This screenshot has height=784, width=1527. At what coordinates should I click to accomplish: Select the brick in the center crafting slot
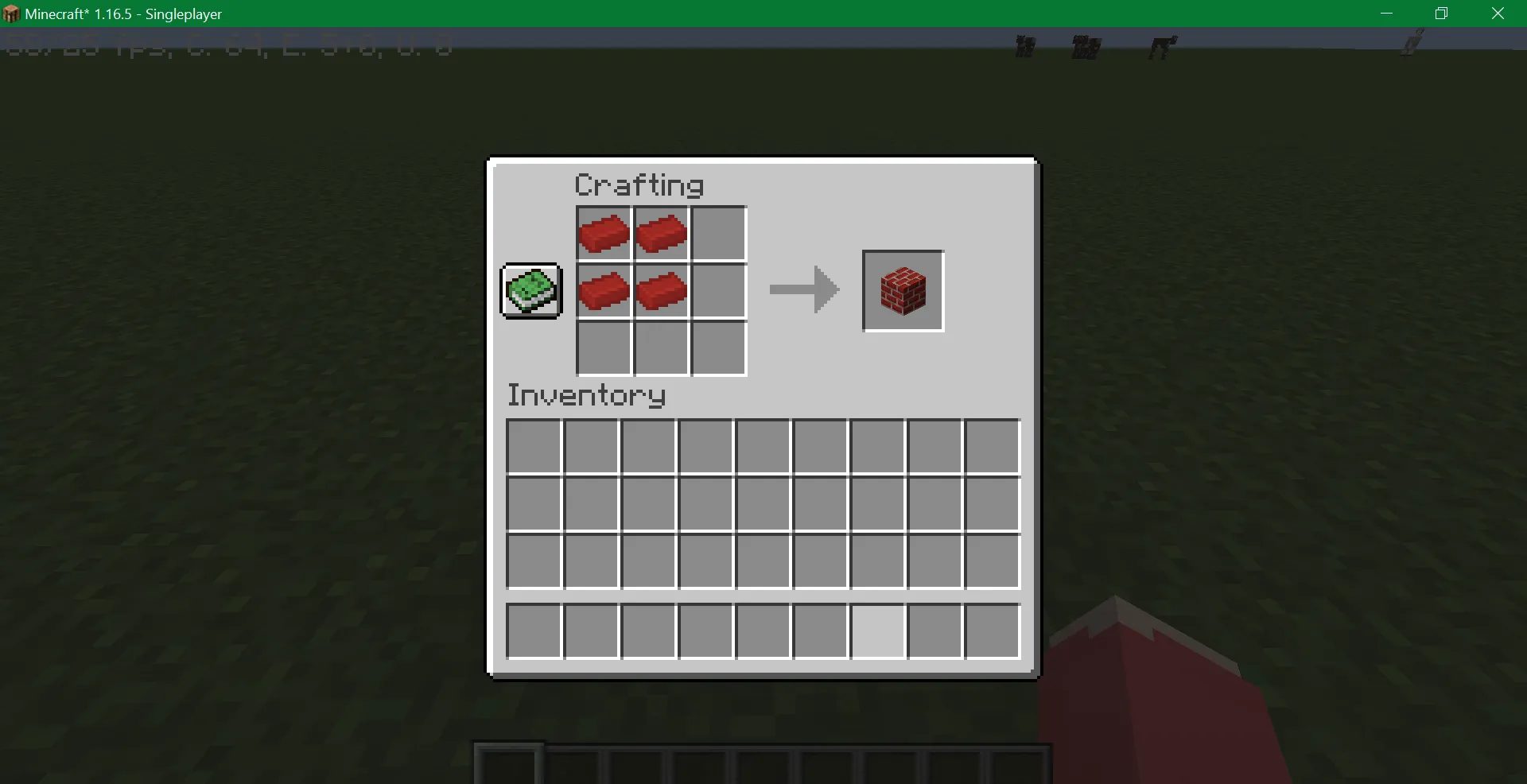(x=662, y=291)
